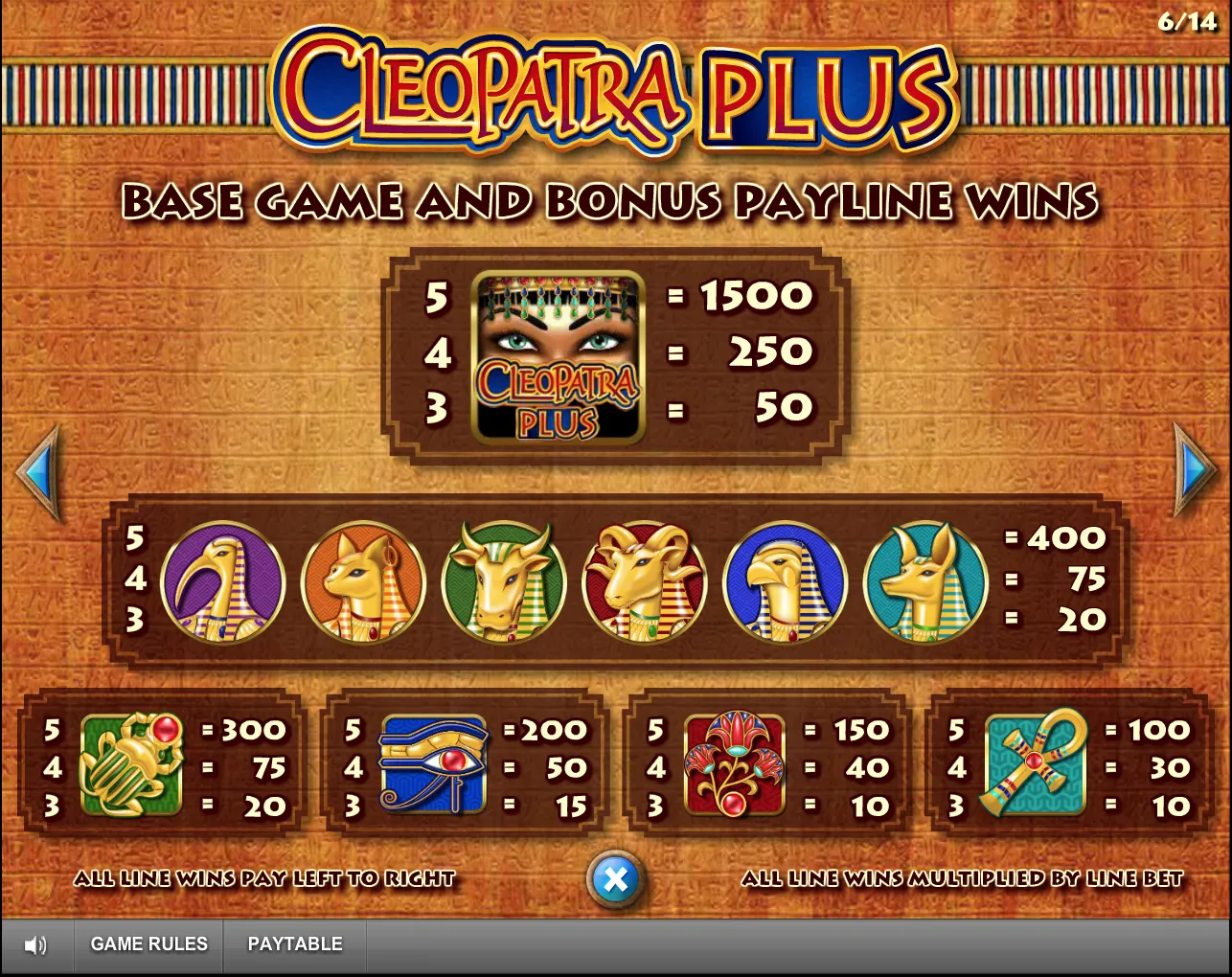Click the golden scarab beetle symbol
The width and height of the screenshot is (1232, 977).
click(134, 766)
